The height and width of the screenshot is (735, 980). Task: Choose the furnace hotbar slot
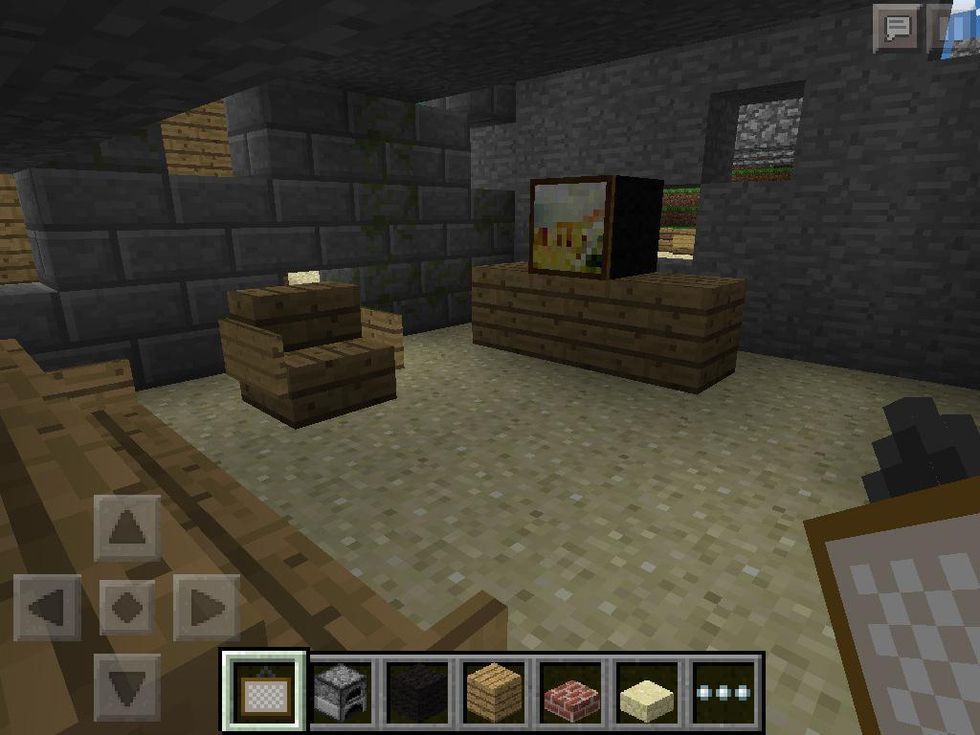341,692
